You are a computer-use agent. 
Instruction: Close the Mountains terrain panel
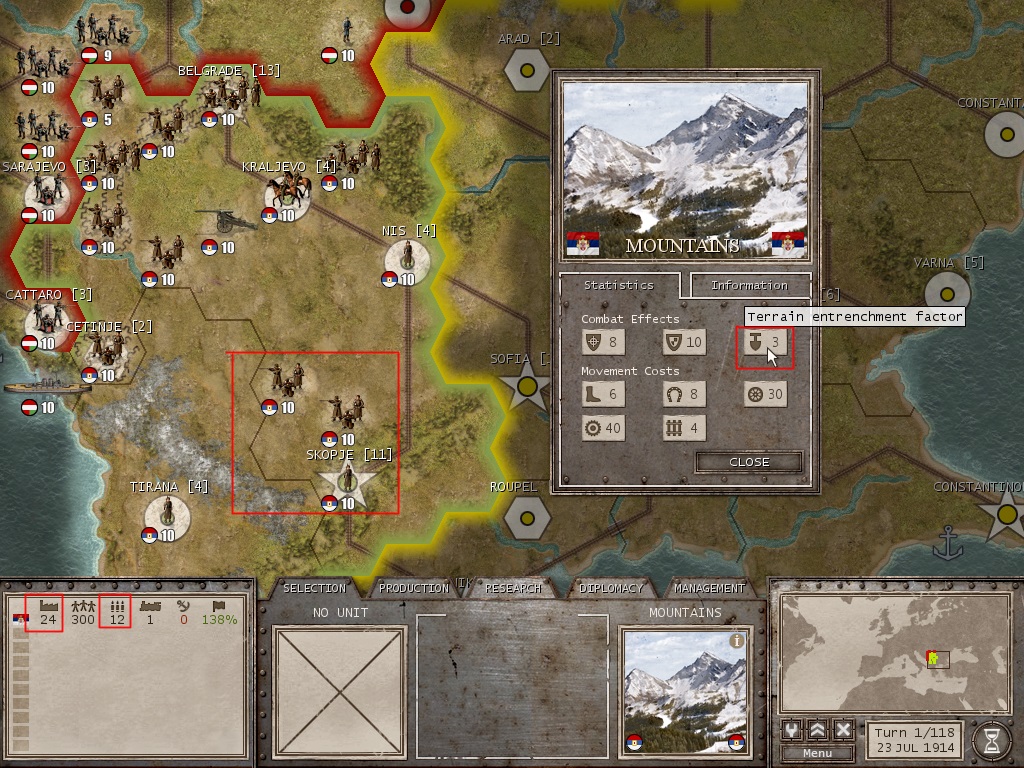click(749, 462)
